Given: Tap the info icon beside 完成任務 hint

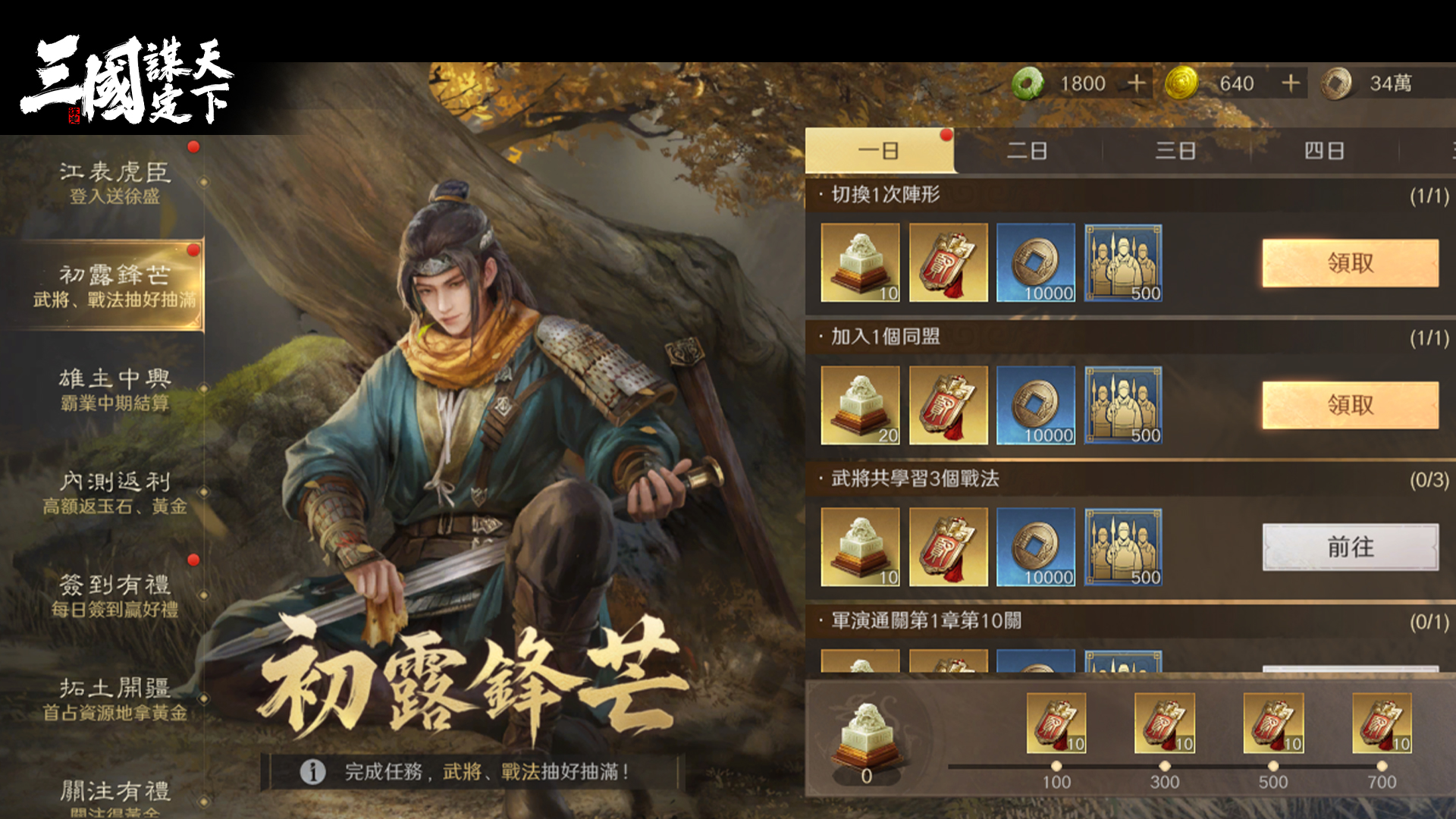Looking at the screenshot, I should coord(312,772).
